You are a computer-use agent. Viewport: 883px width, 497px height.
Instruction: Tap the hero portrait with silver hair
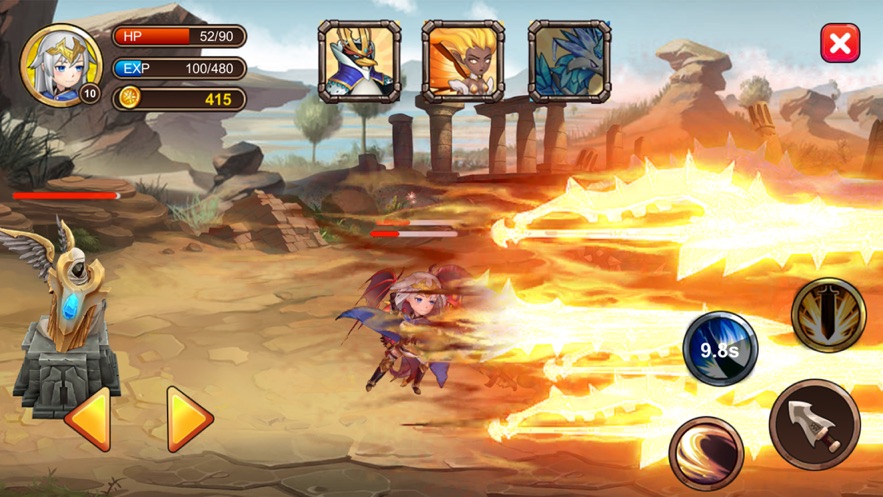pos(61,66)
